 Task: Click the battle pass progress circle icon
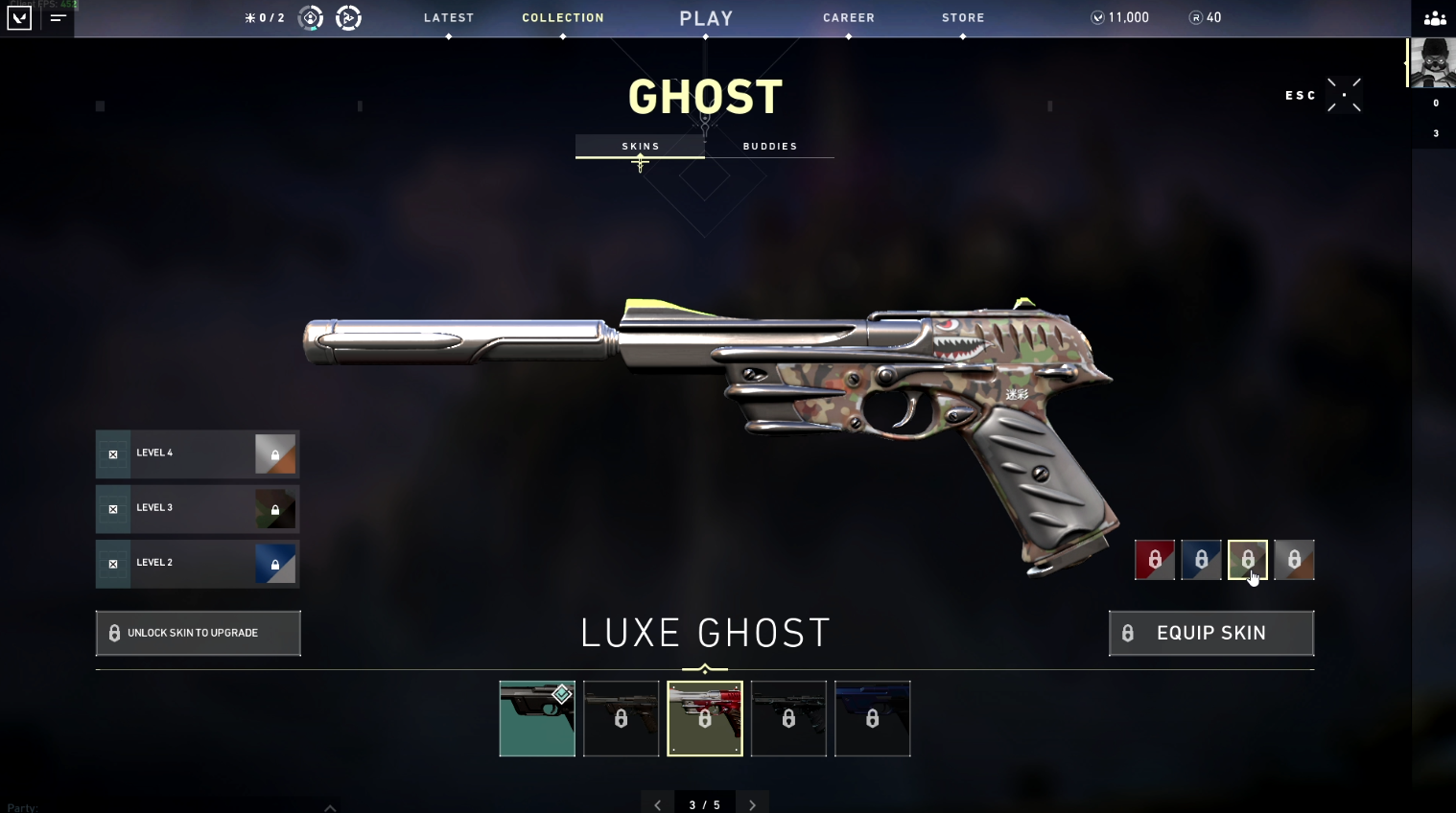pos(347,17)
